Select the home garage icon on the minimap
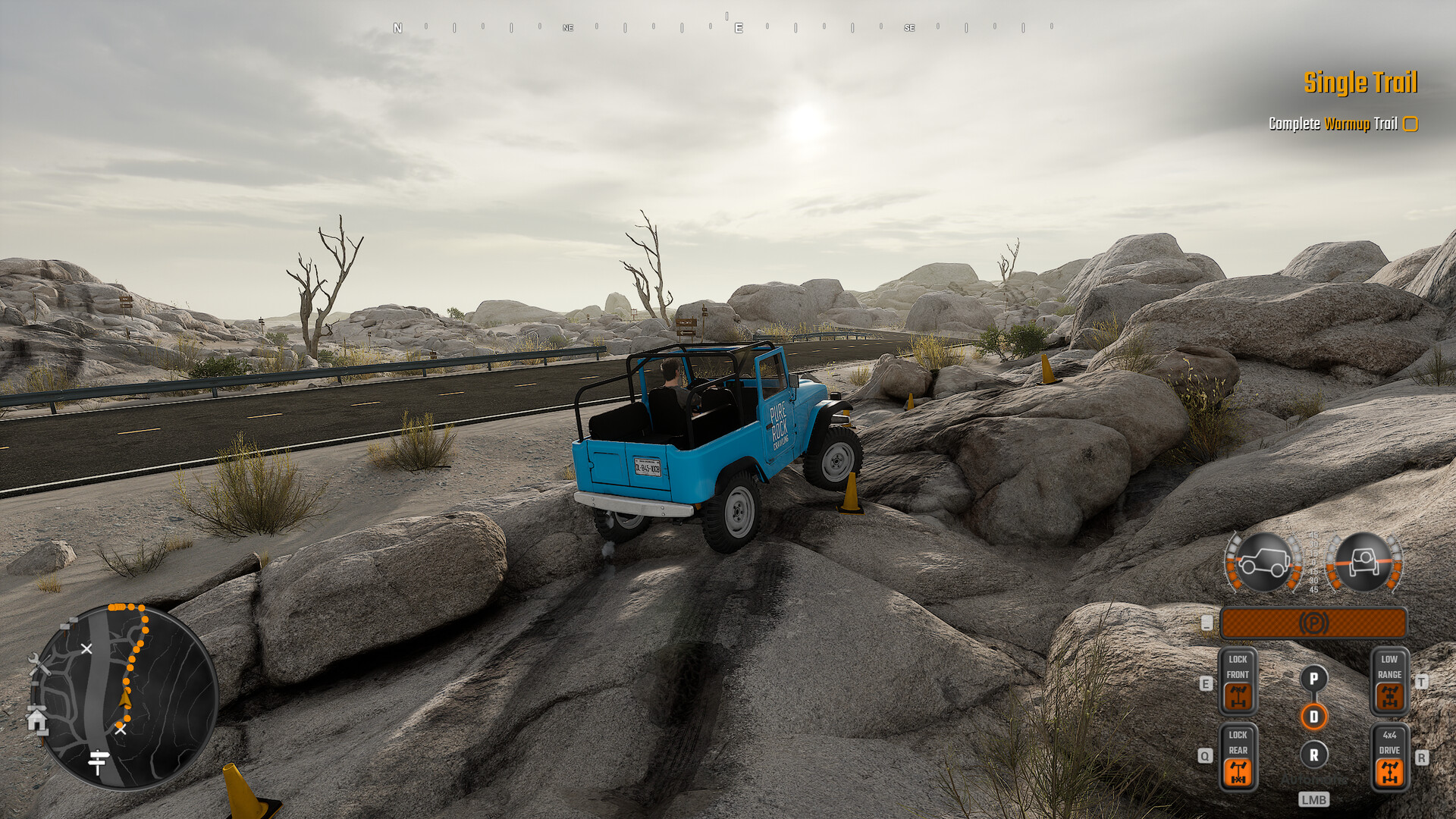 36,720
